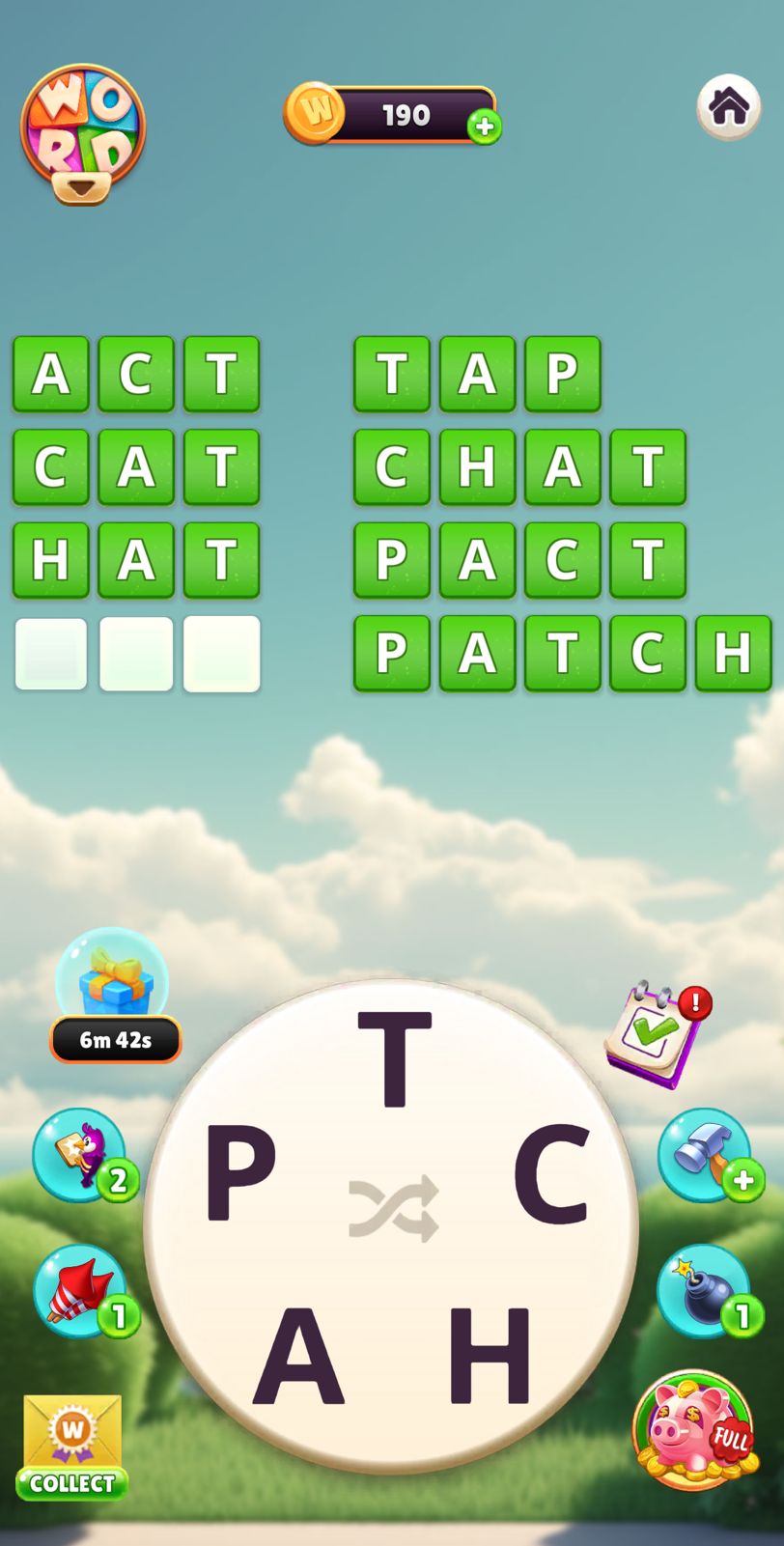The image size is (784, 1546).
Task: Open the full piggy bank
Action: [693, 1429]
